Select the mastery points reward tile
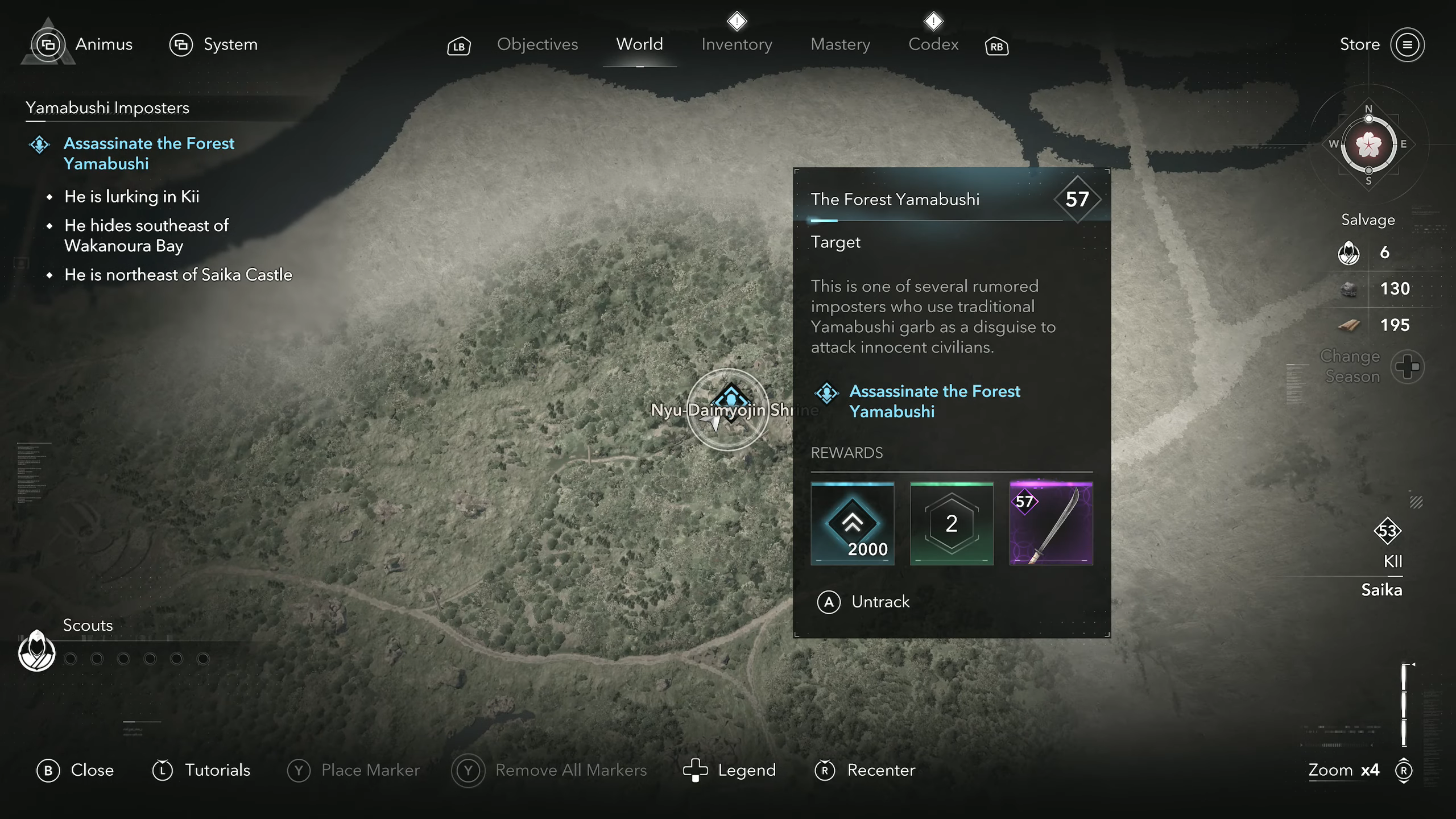Viewport: 1456px width, 819px height. [x=952, y=523]
